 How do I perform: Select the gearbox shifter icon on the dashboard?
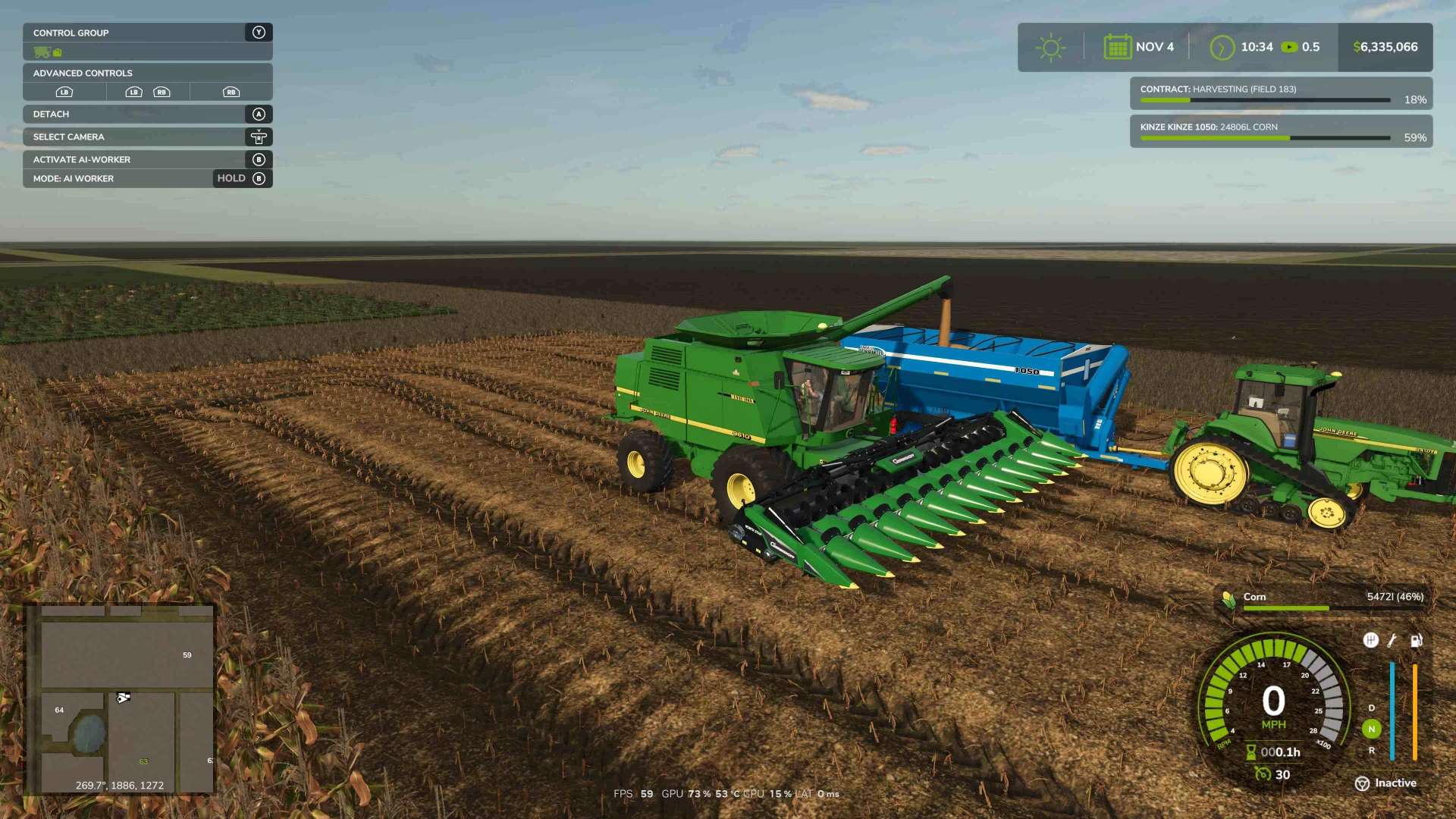tap(1371, 641)
